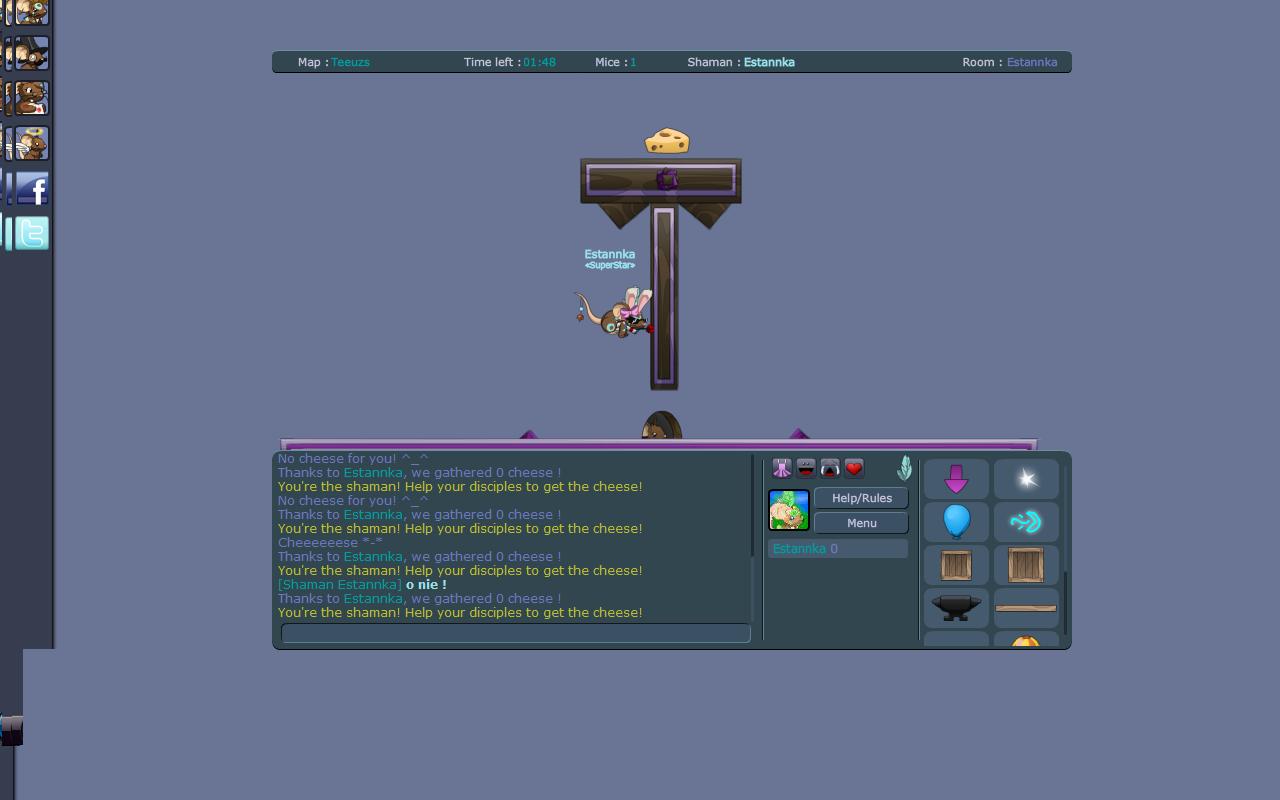The image size is (1280, 800).
Task: Click the Teeuzs map name link
Action: click(x=348, y=62)
